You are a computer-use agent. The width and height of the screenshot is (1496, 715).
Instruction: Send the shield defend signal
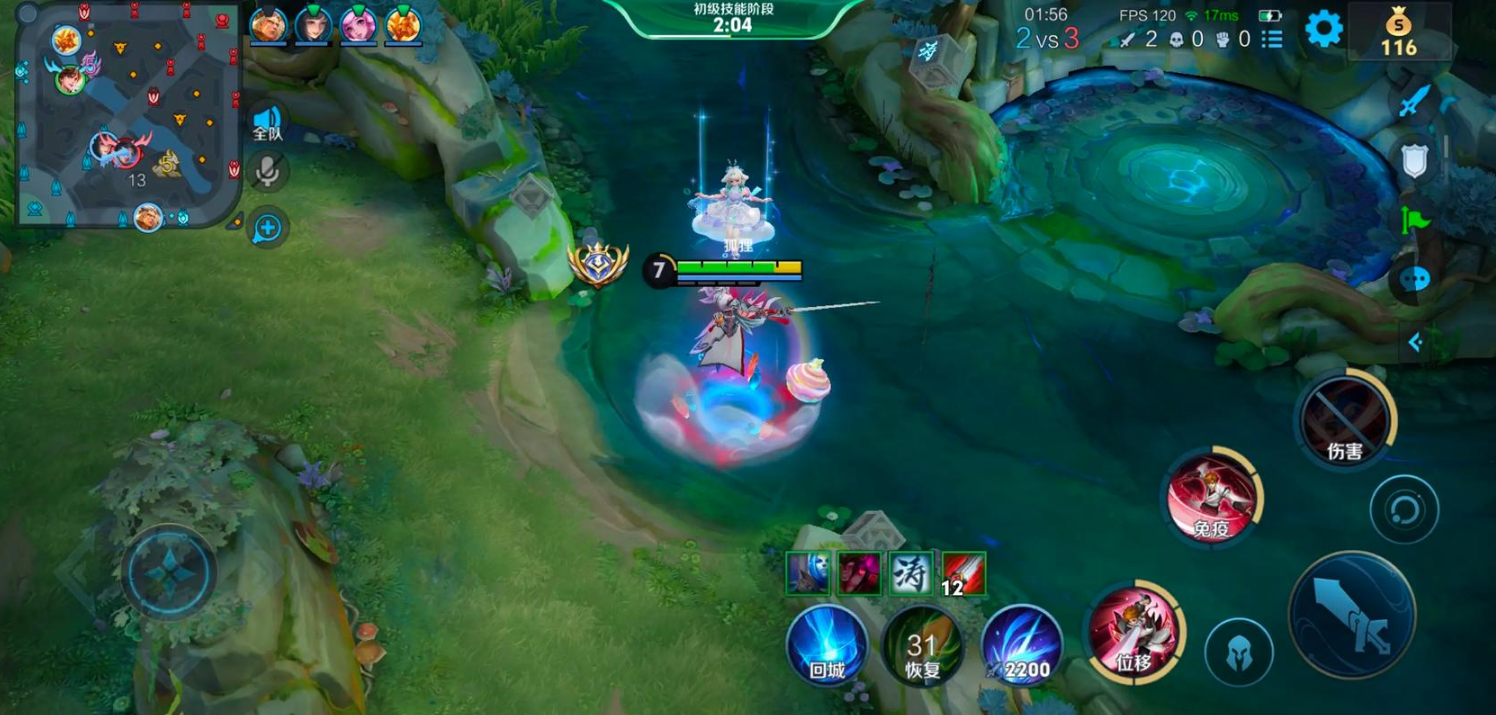(x=1415, y=160)
